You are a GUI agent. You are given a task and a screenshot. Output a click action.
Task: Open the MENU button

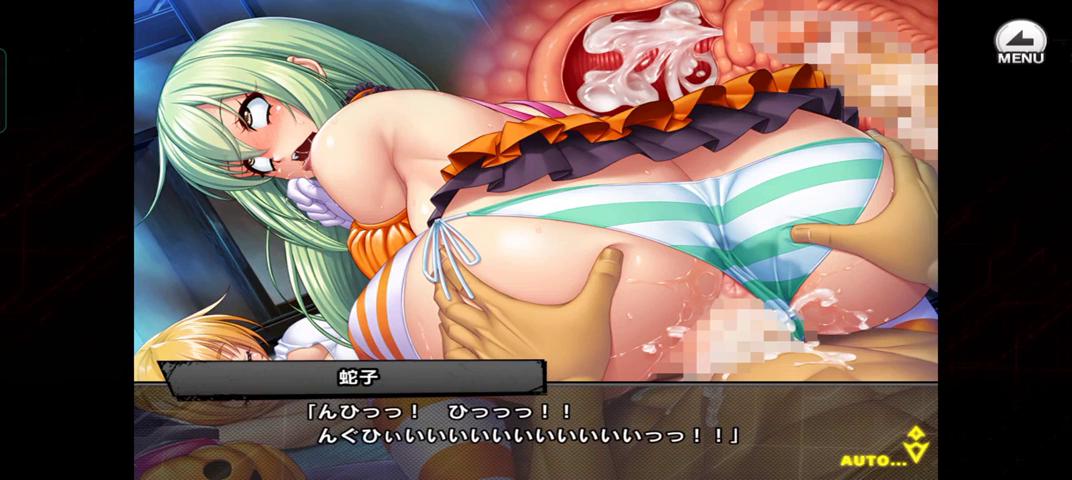1019,44
